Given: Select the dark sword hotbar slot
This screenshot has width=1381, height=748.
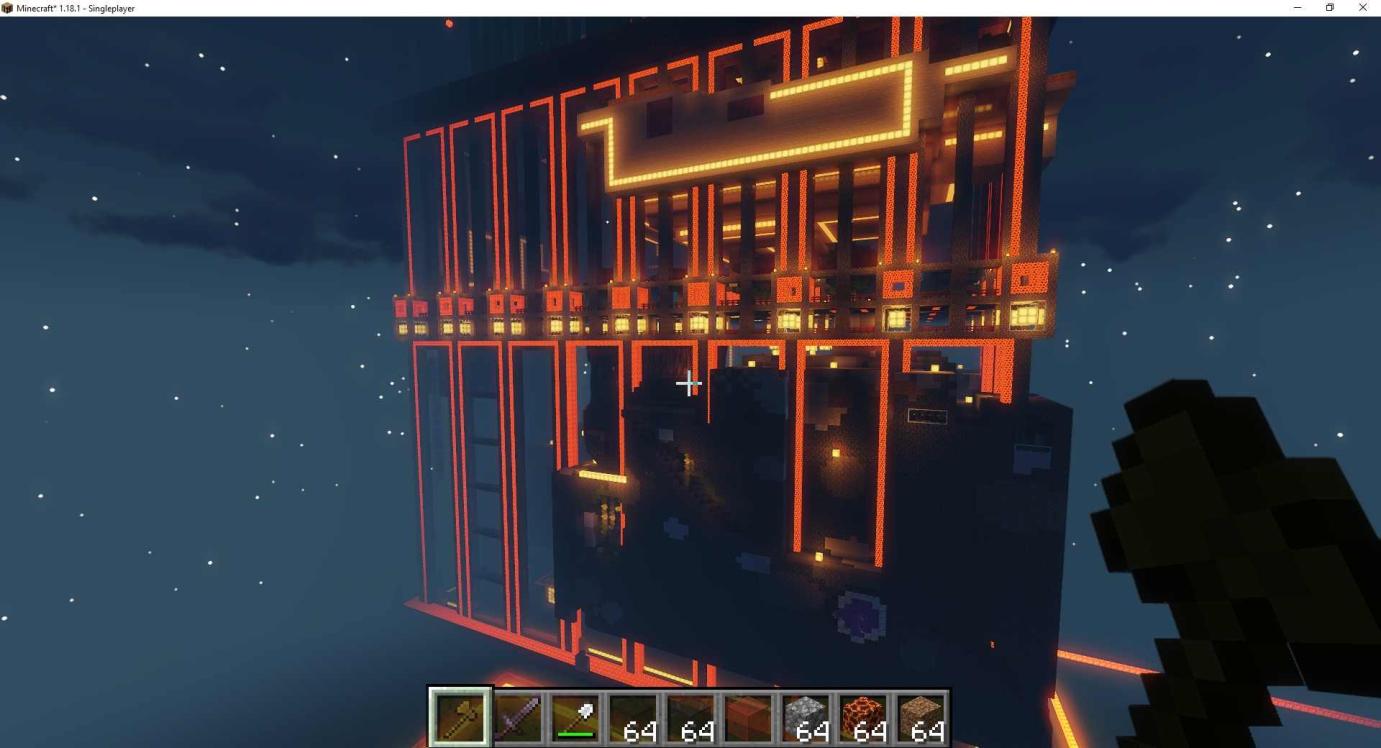Looking at the screenshot, I should point(518,717).
